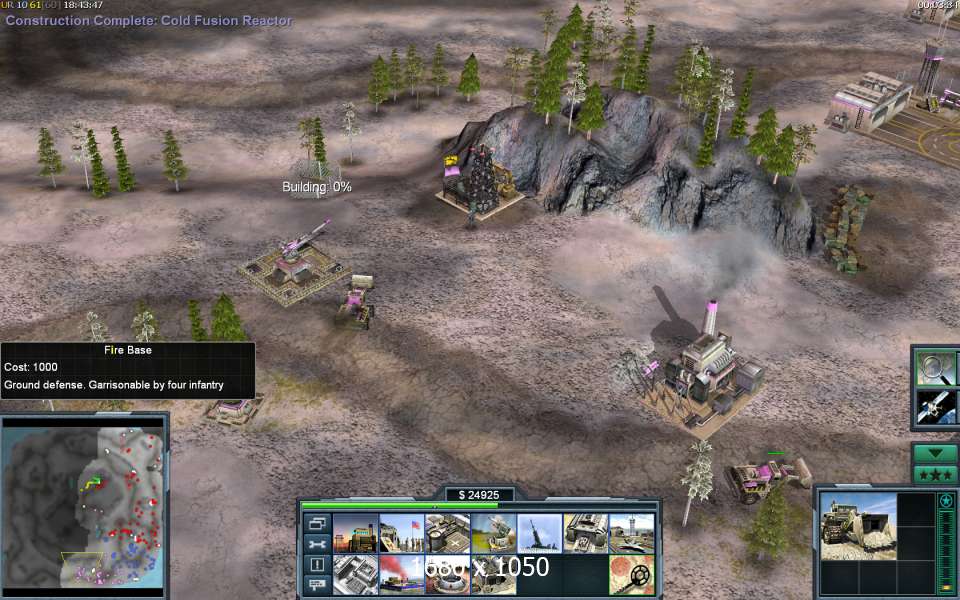
Task: Click the signpost beacon button
Action: point(316,584)
